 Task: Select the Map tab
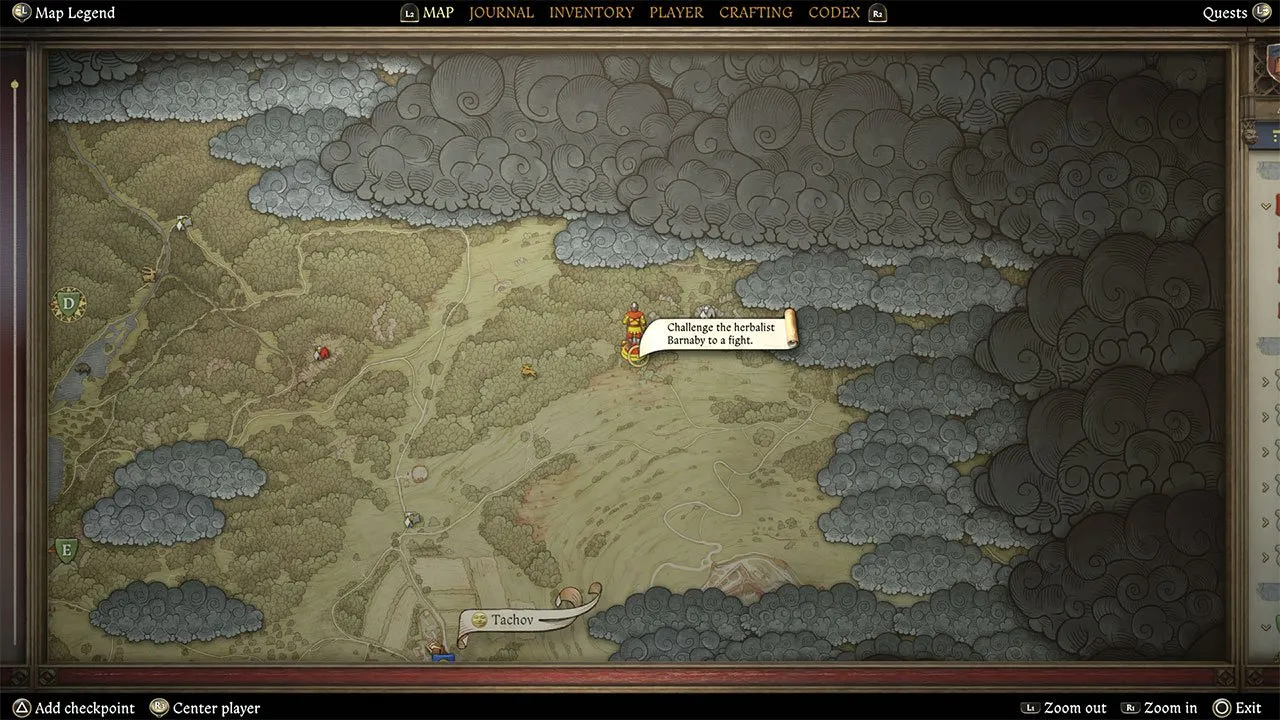438,13
